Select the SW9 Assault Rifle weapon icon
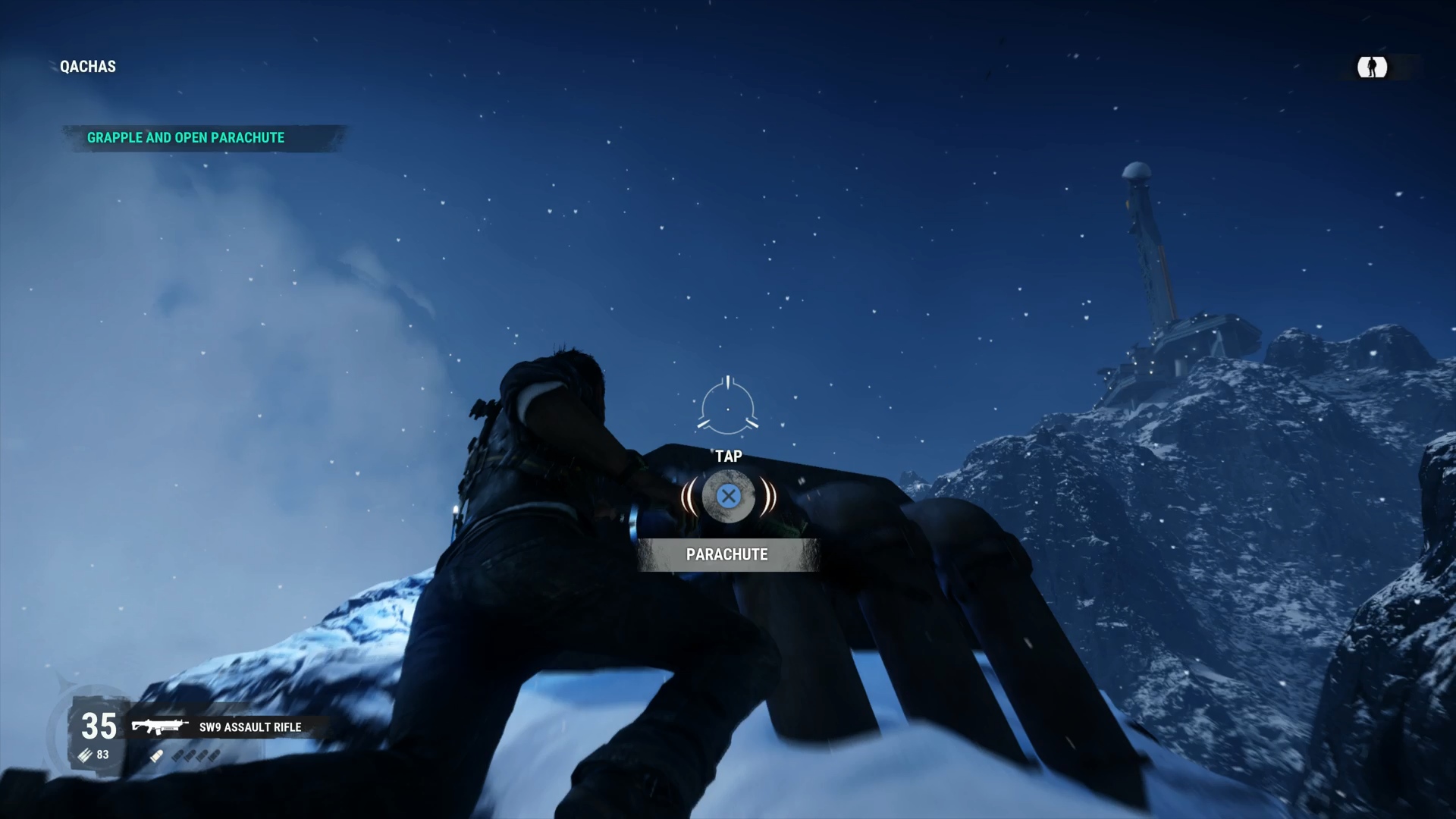Viewport: 1456px width, 819px height. coord(159,727)
